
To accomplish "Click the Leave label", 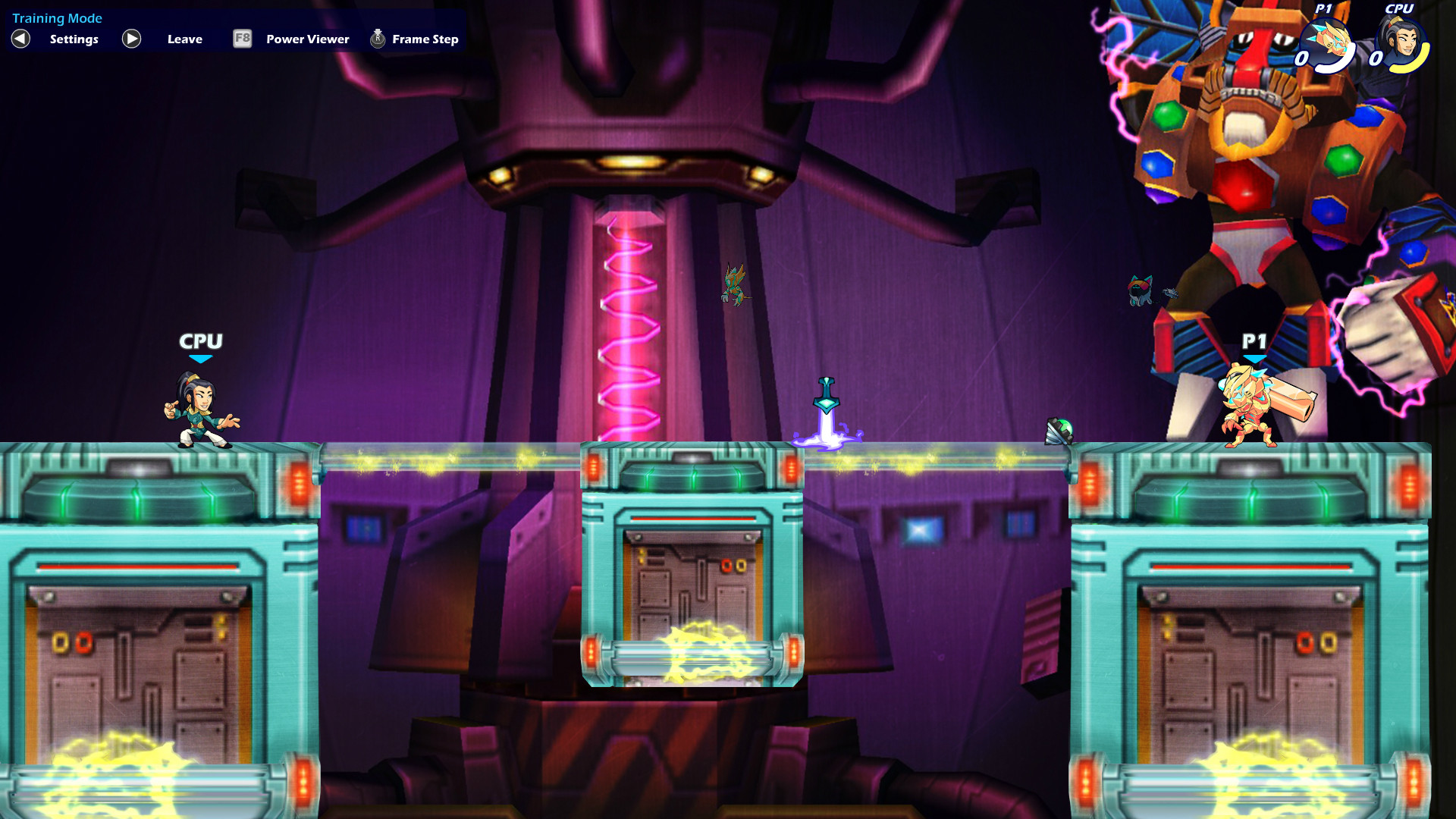I will pyautogui.click(x=184, y=39).
